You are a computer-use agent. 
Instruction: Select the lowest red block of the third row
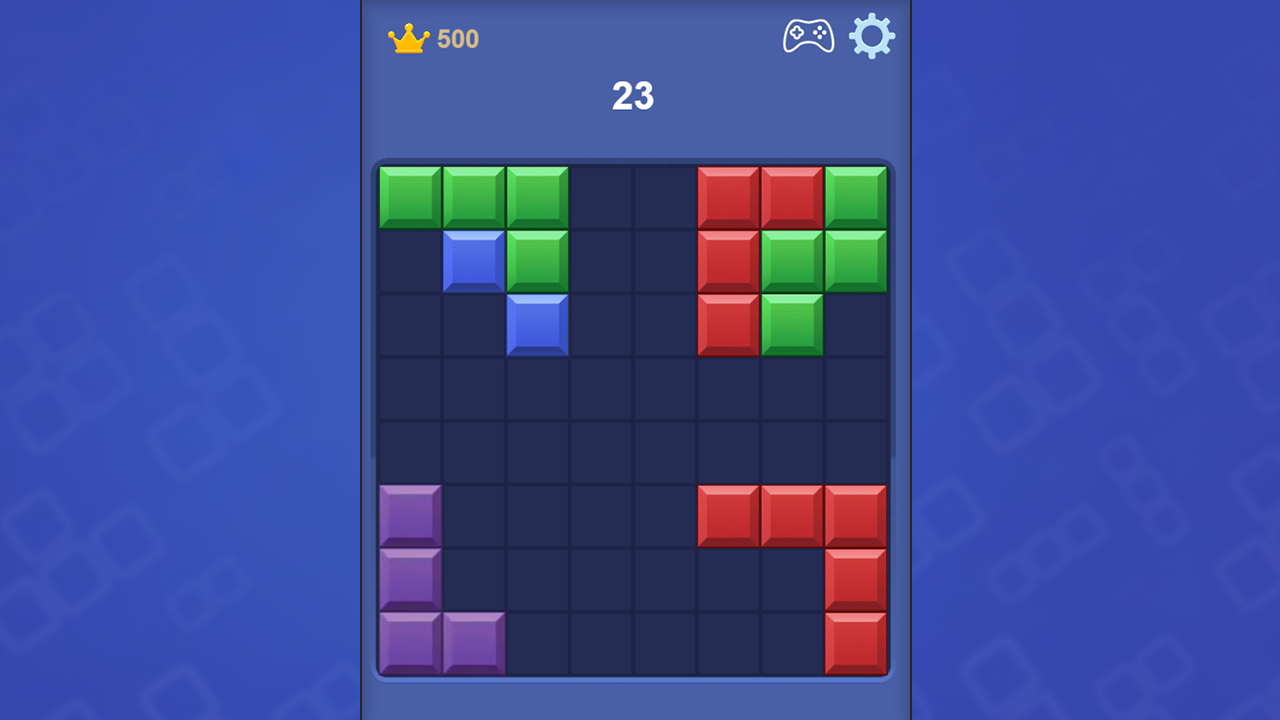(x=727, y=322)
